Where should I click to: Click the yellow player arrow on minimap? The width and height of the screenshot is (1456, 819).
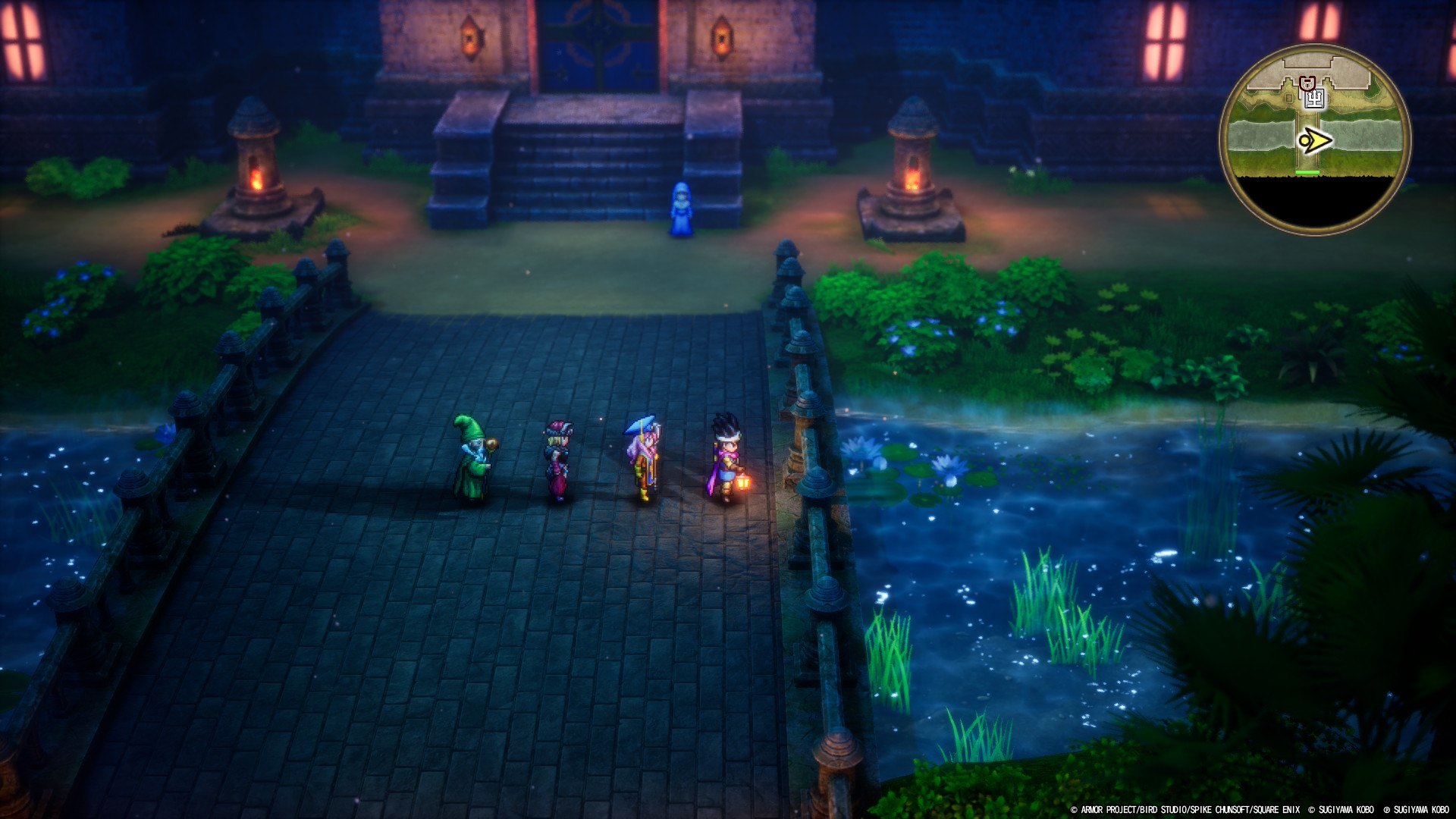point(1315,141)
